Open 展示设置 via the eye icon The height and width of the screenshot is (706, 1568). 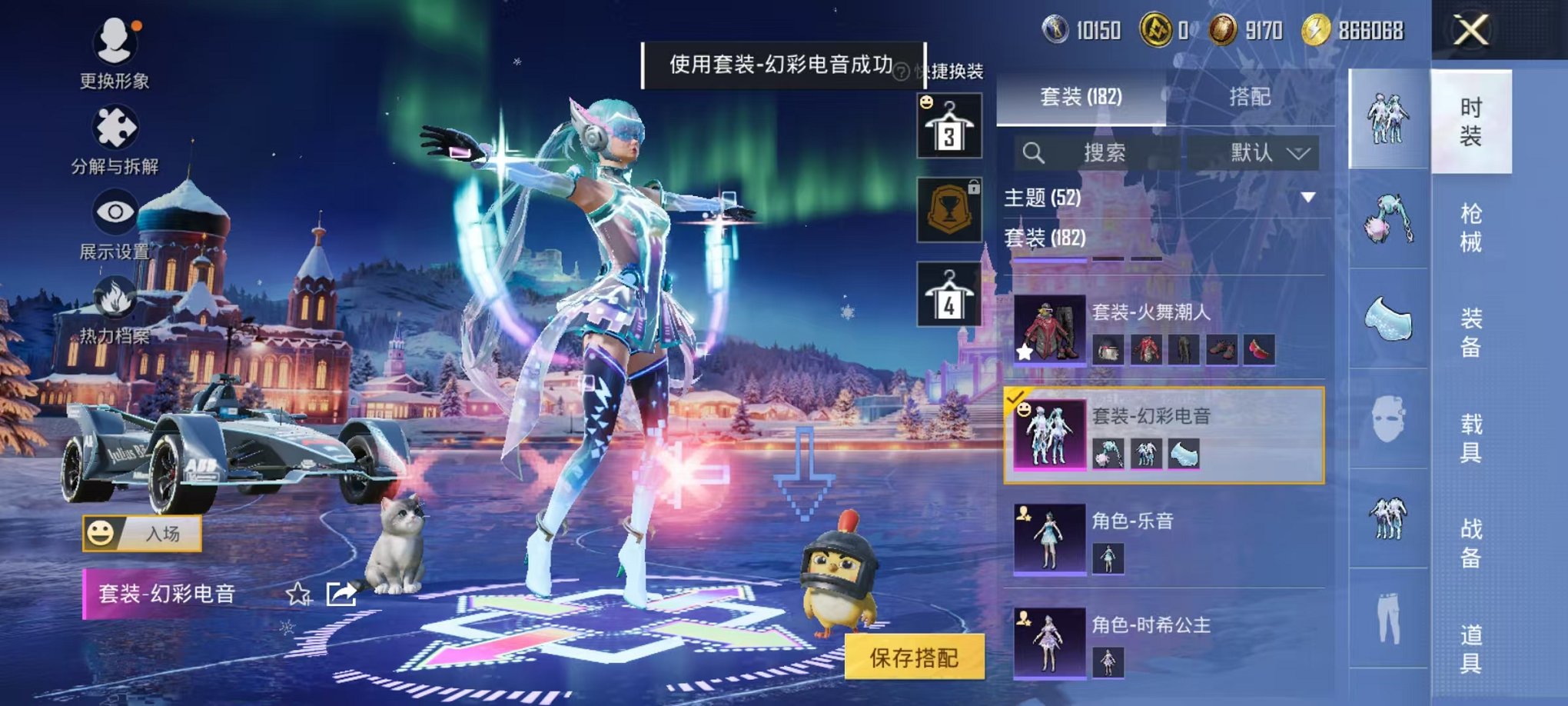(113, 209)
